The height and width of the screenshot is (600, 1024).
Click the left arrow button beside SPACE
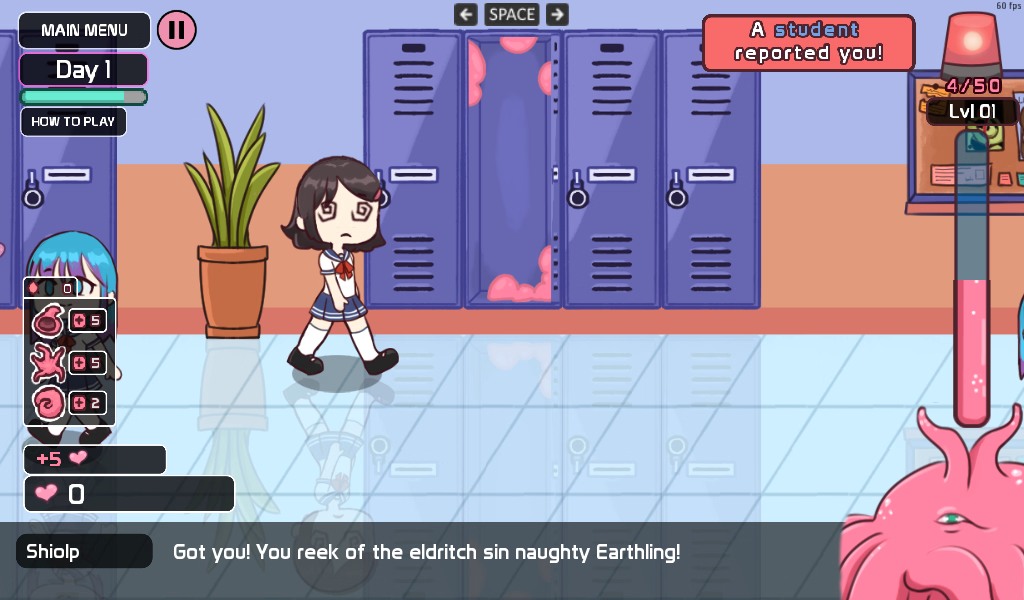(465, 14)
